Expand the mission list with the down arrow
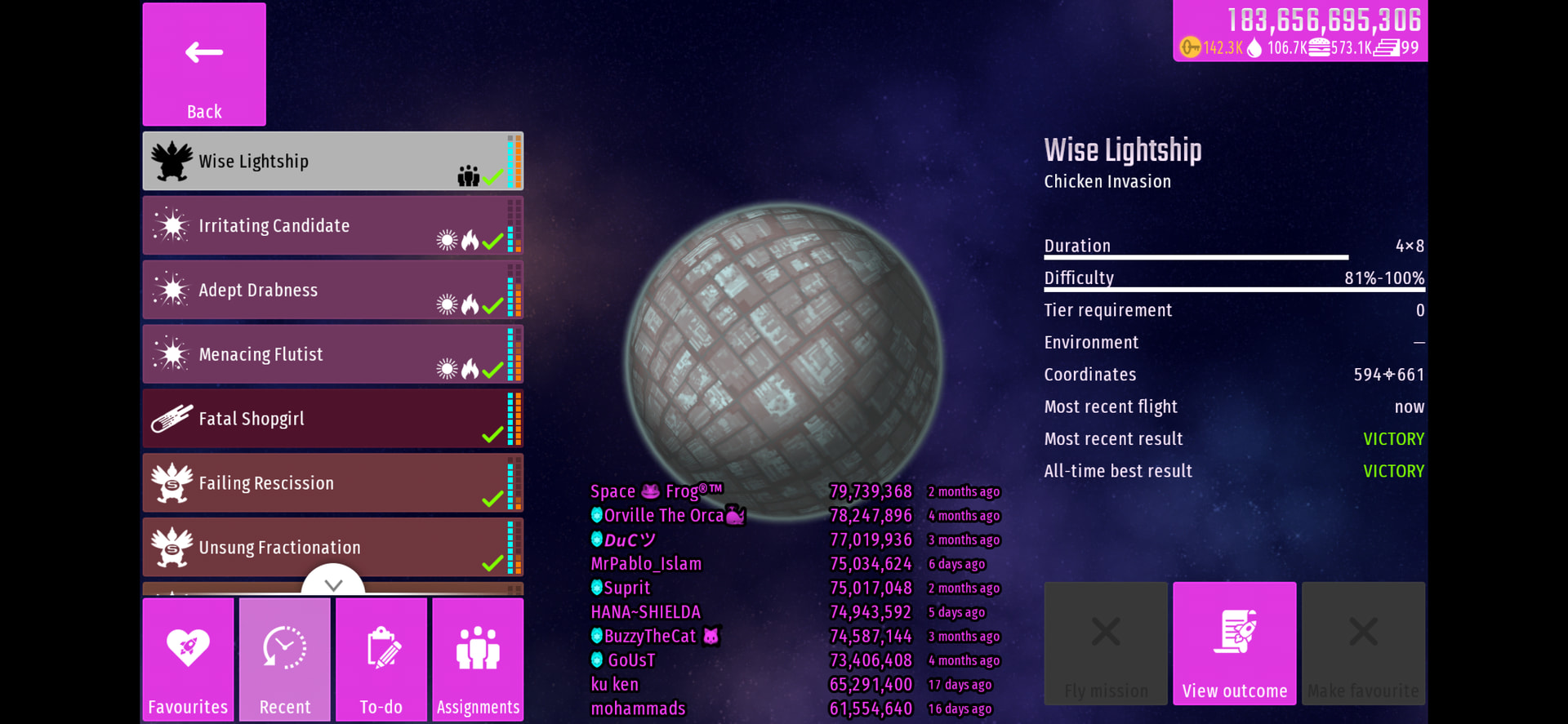The height and width of the screenshot is (724, 1568). [x=333, y=584]
